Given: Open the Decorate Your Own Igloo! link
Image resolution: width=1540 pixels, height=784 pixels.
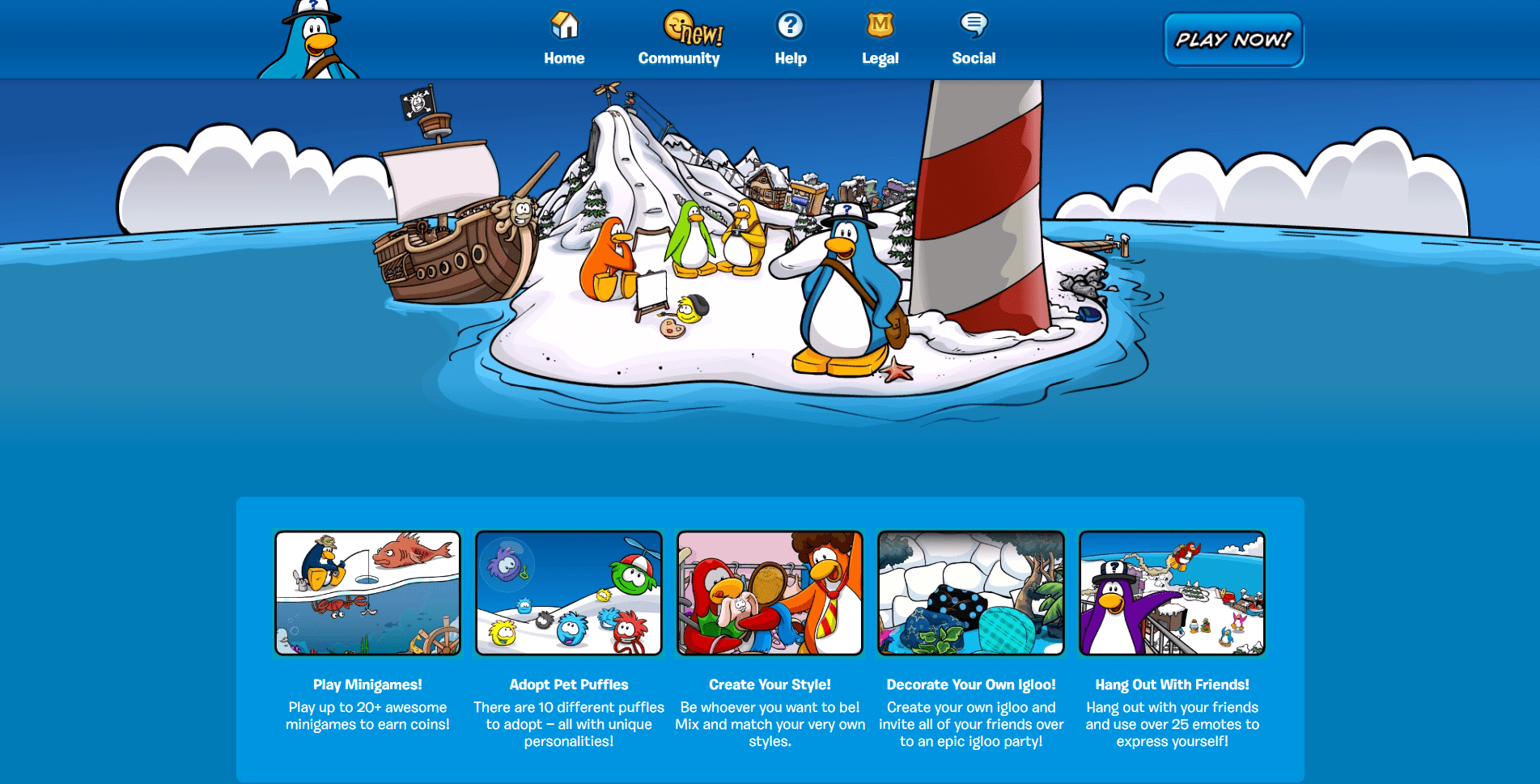Looking at the screenshot, I should coord(971,684).
